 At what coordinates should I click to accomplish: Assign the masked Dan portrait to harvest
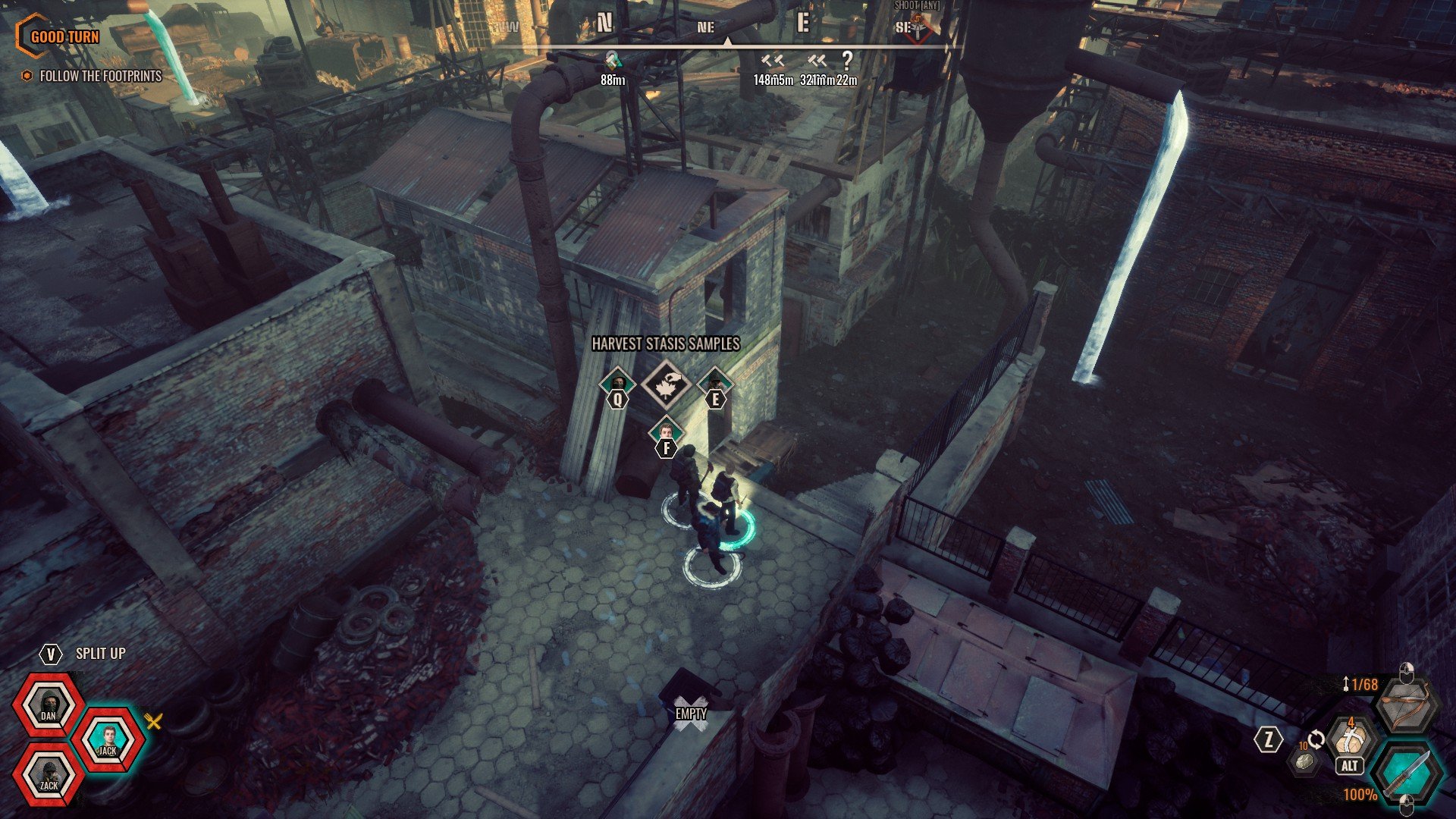618,383
